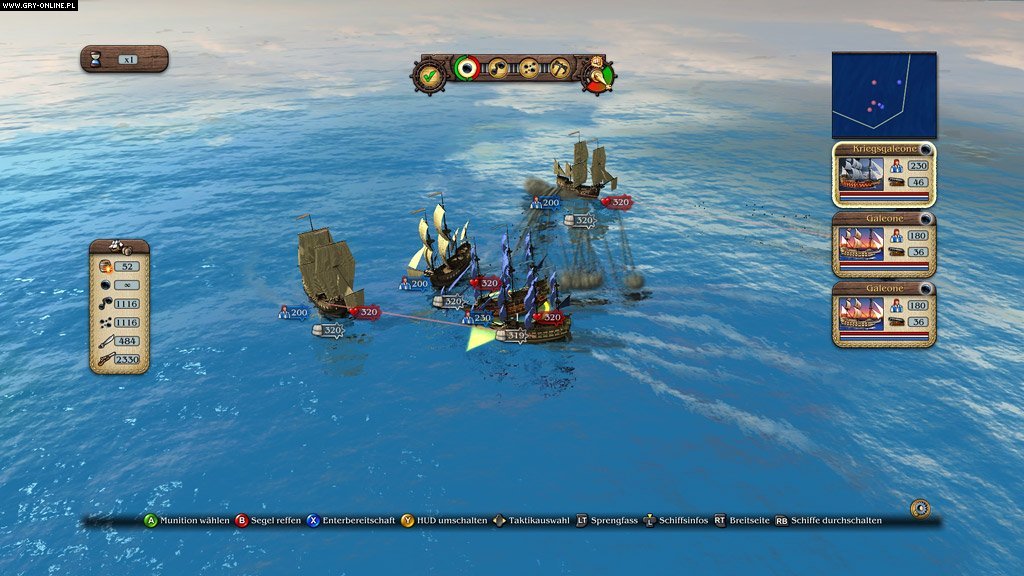Click the supplies panel header
The height and width of the screenshot is (576, 1024).
click(x=119, y=246)
